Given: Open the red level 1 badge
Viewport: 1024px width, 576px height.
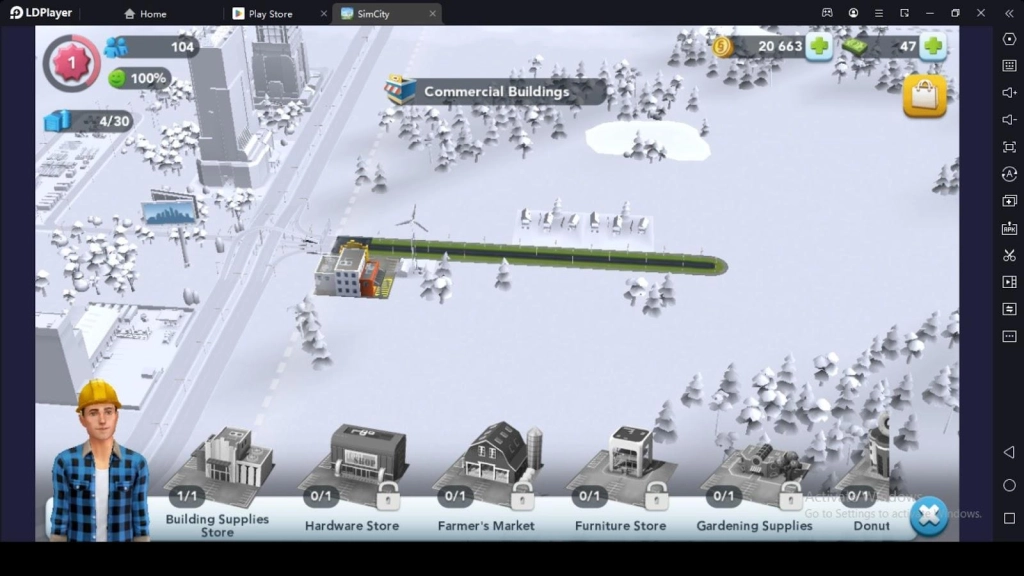Looking at the screenshot, I should 71,62.
